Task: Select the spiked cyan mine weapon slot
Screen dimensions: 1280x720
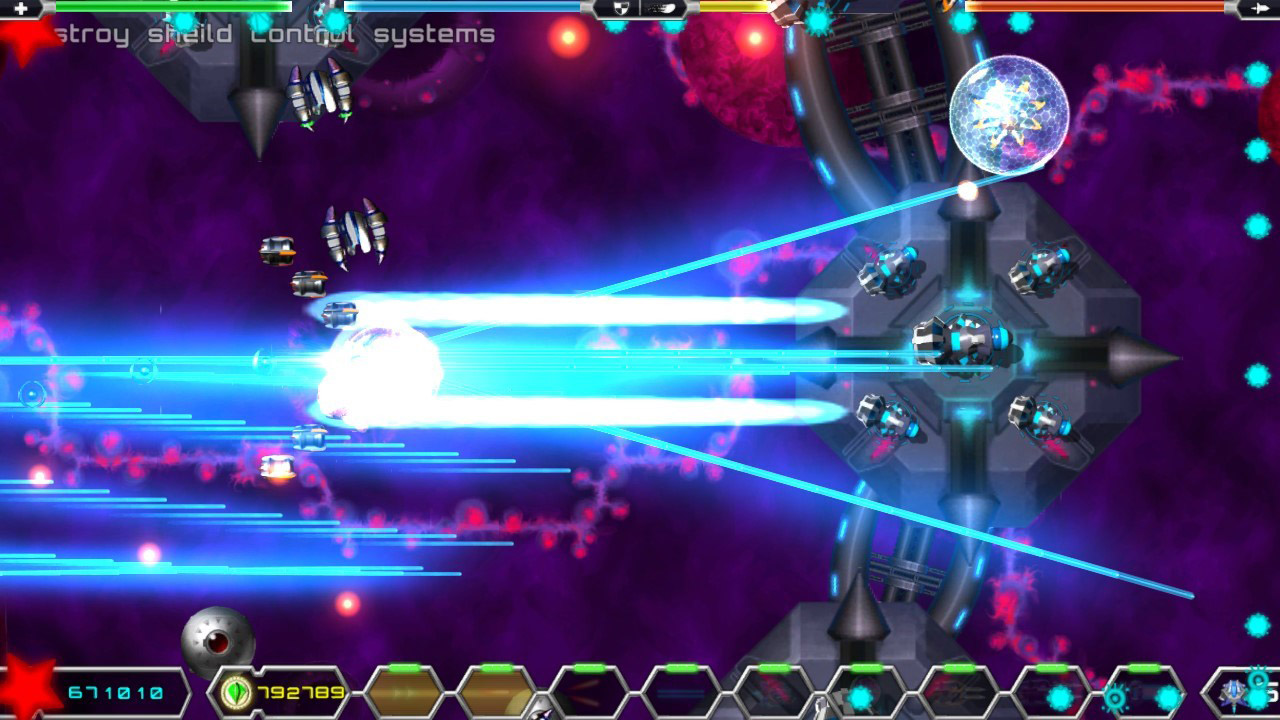Action: click(x=1164, y=697)
